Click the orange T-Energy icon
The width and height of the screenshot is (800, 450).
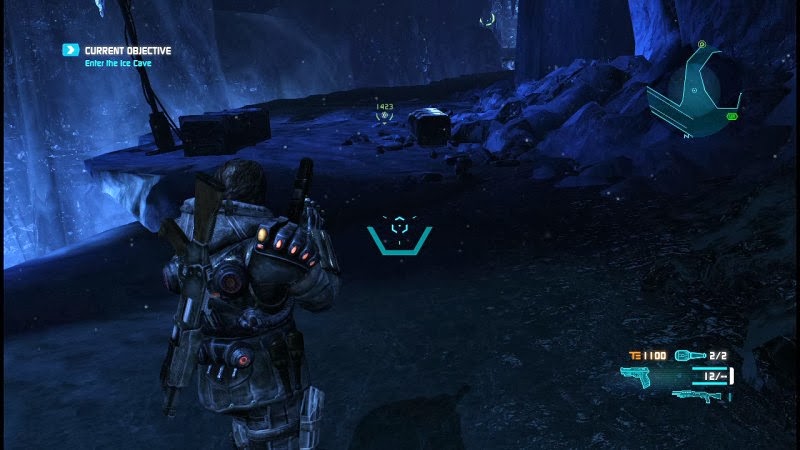[634, 355]
